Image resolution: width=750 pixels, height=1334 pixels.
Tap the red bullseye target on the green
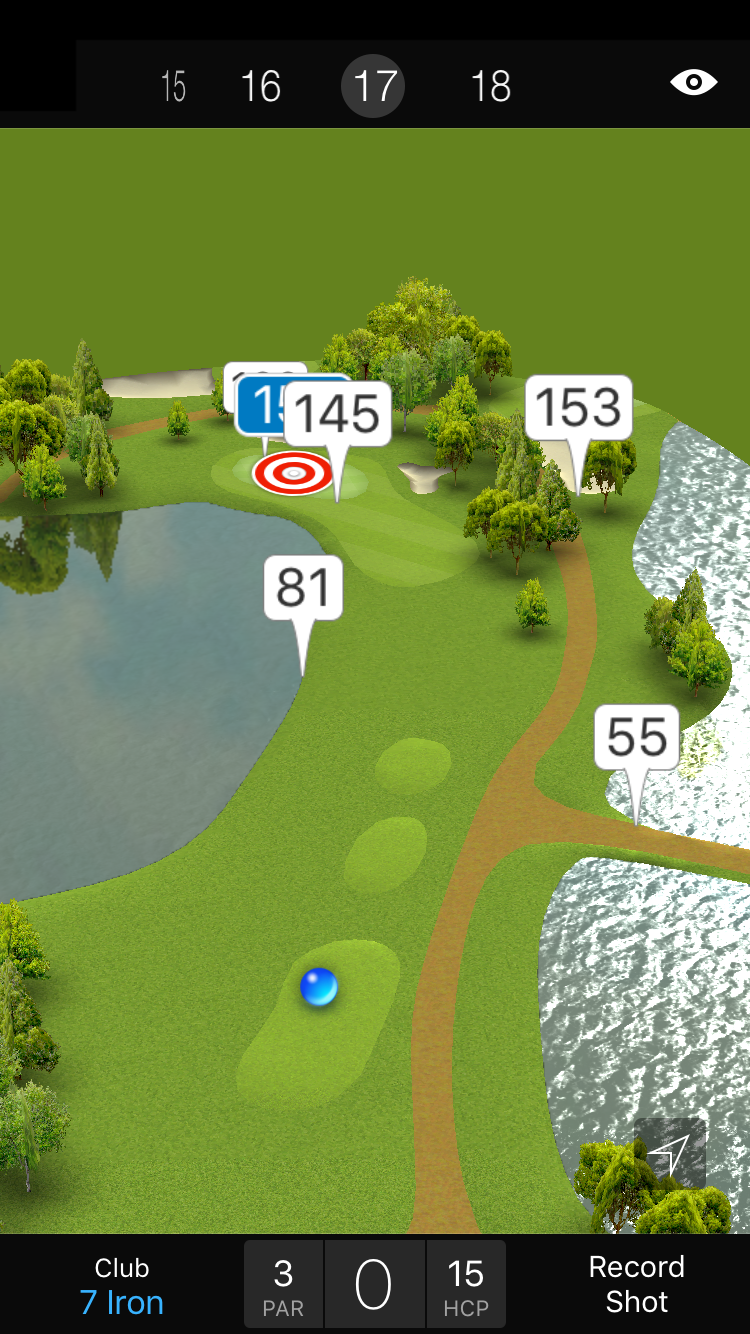click(x=293, y=473)
